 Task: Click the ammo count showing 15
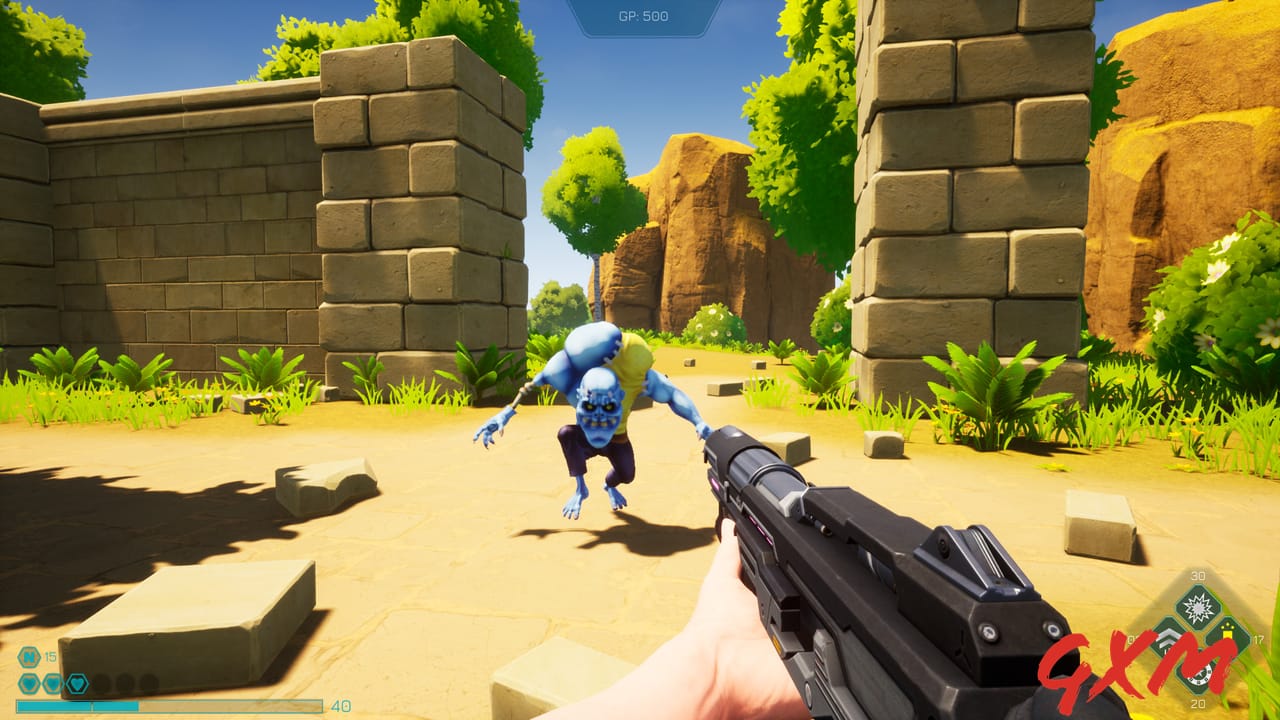click(x=49, y=655)
